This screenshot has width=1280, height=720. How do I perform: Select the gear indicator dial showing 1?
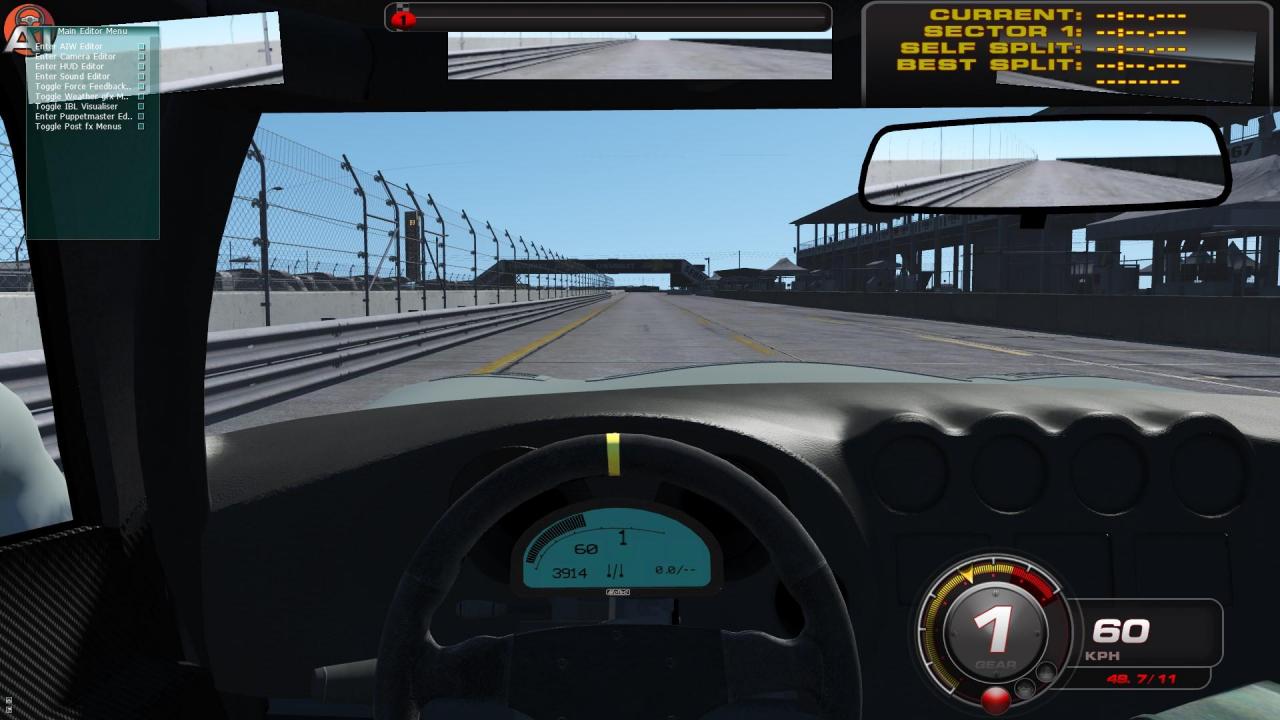tap(994, 632)
